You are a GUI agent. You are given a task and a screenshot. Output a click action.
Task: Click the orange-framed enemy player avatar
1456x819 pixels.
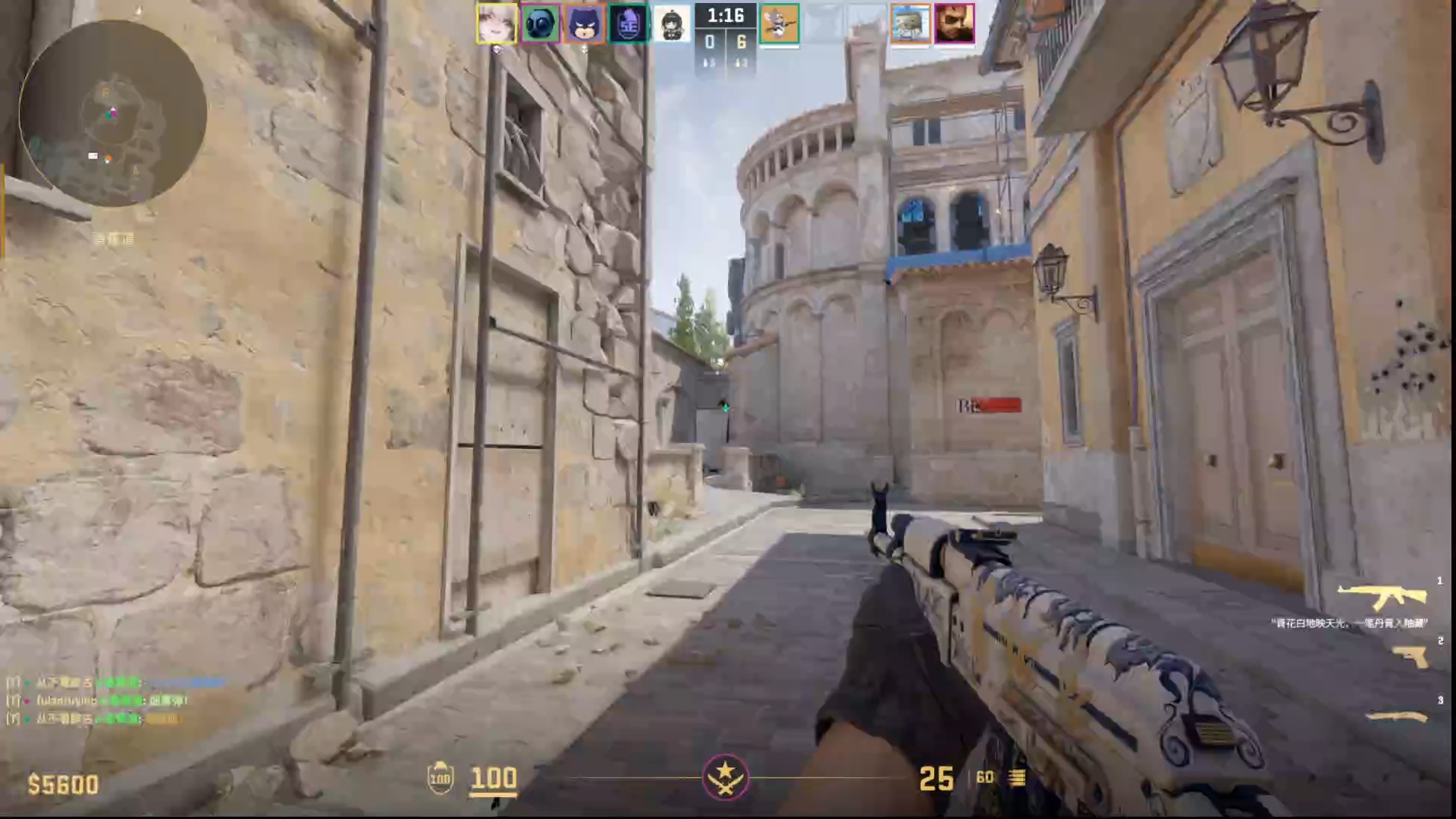[x=910, y=24]
